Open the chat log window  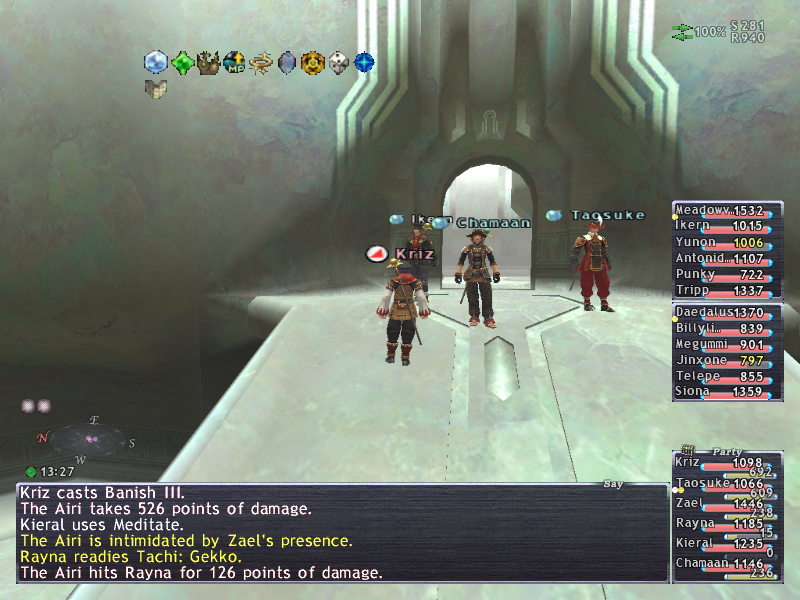point(340,532)
